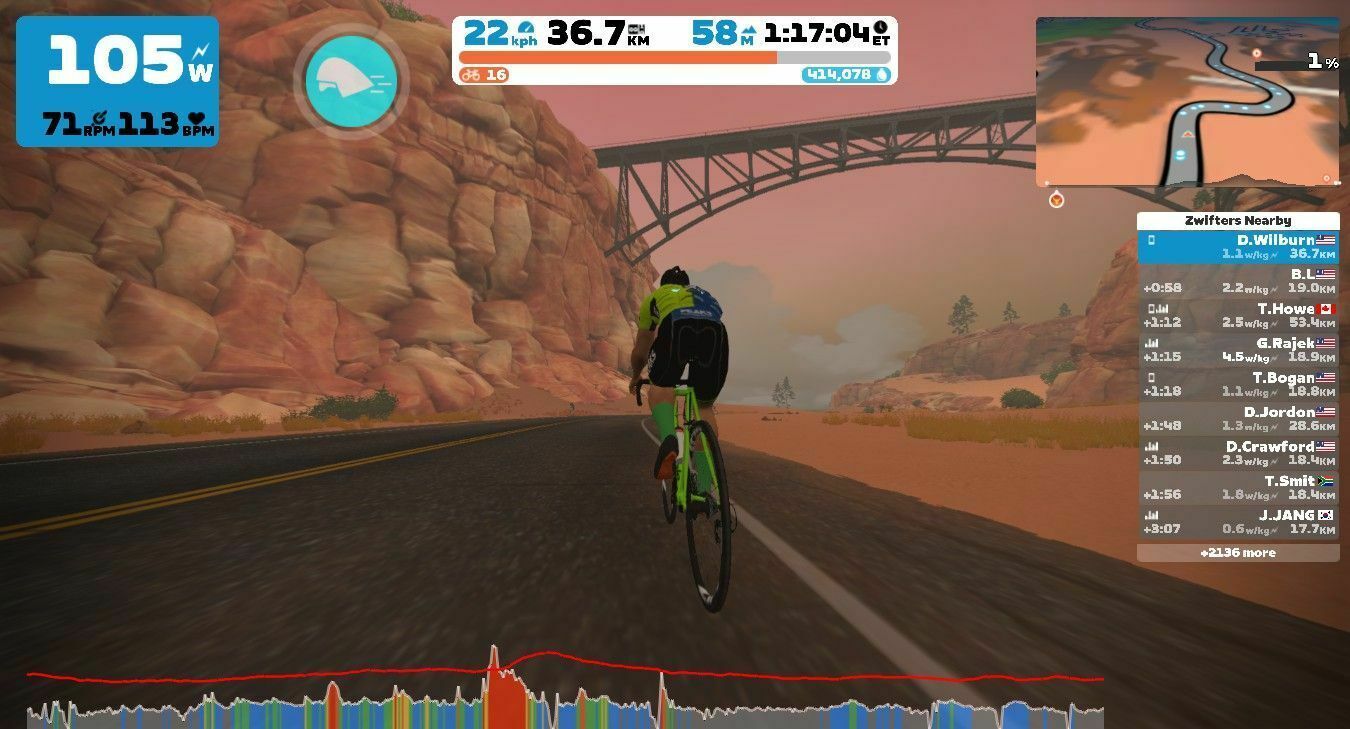This screenshot has width=1350, height=729.
Task: Select T.Bogan in Zwifters Nearby
Action: click(x=1237, y=385)
